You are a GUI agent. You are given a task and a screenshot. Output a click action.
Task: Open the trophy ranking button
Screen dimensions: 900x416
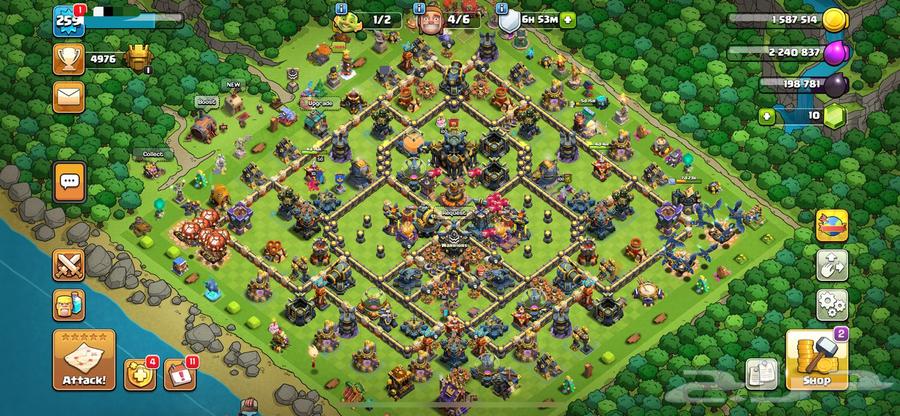(x=69, y=58)
